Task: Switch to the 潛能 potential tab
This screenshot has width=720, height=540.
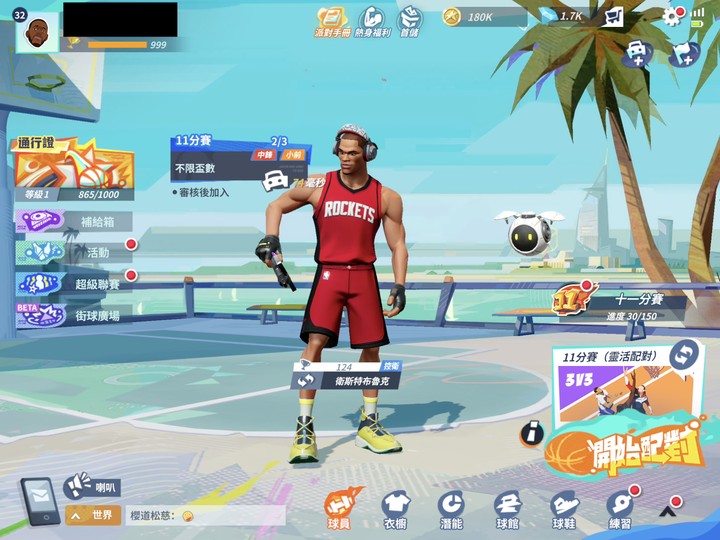Action: (x=451, y=509)
